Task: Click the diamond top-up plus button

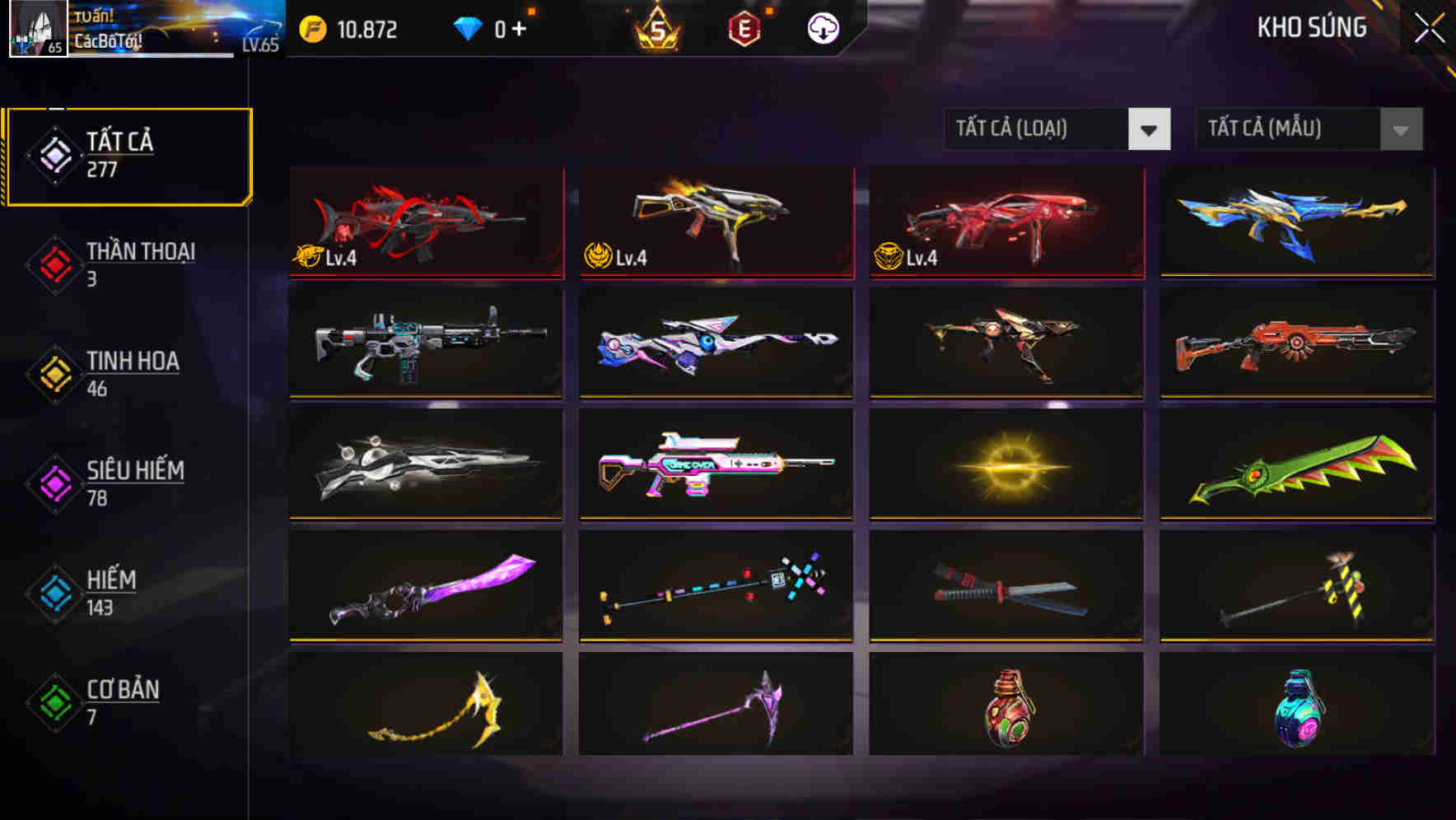Action: (522, 29)
